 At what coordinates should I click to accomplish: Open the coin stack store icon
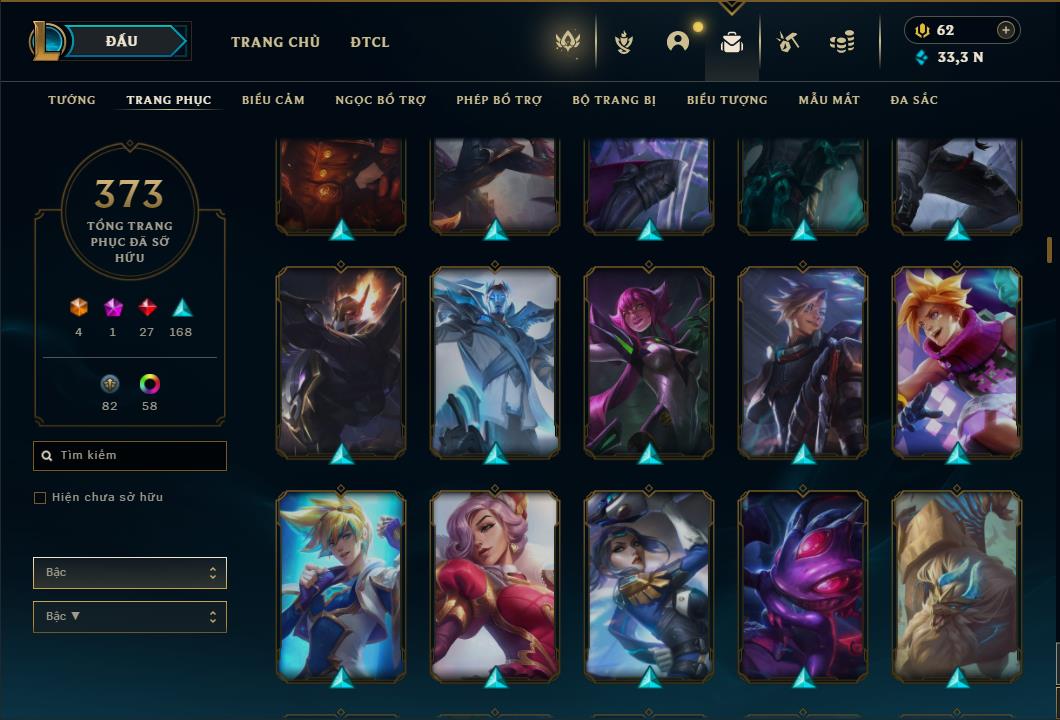coord(842,42)
